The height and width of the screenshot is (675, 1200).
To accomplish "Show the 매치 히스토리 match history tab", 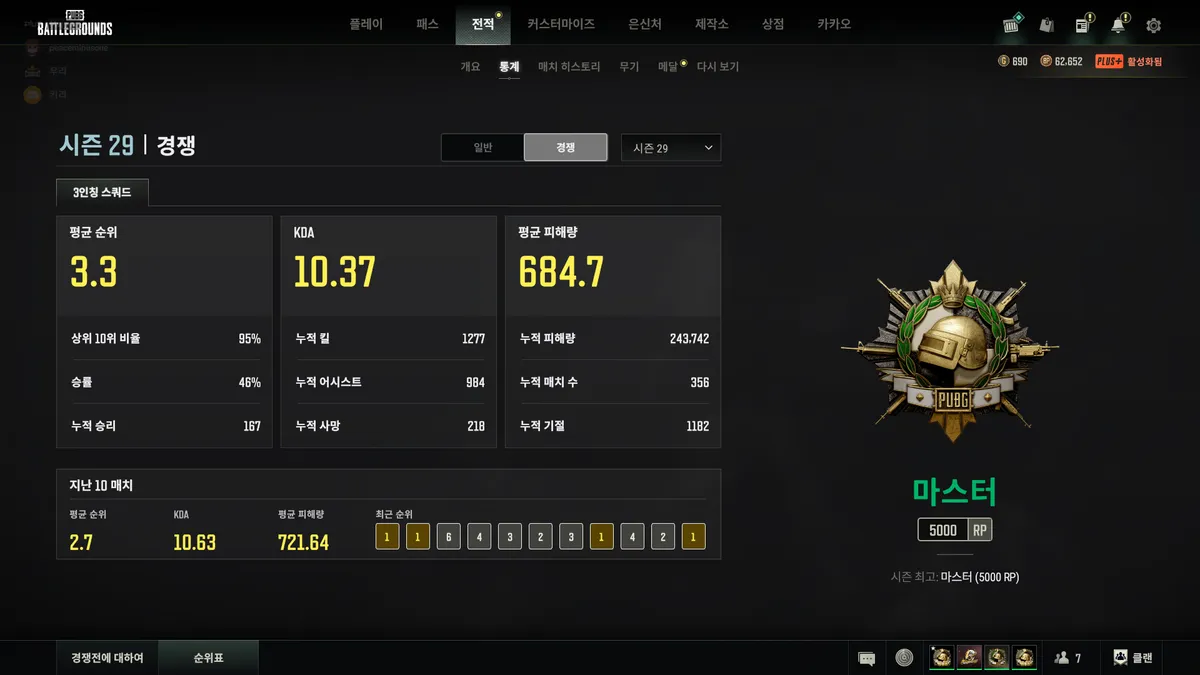I will (569, 67).
